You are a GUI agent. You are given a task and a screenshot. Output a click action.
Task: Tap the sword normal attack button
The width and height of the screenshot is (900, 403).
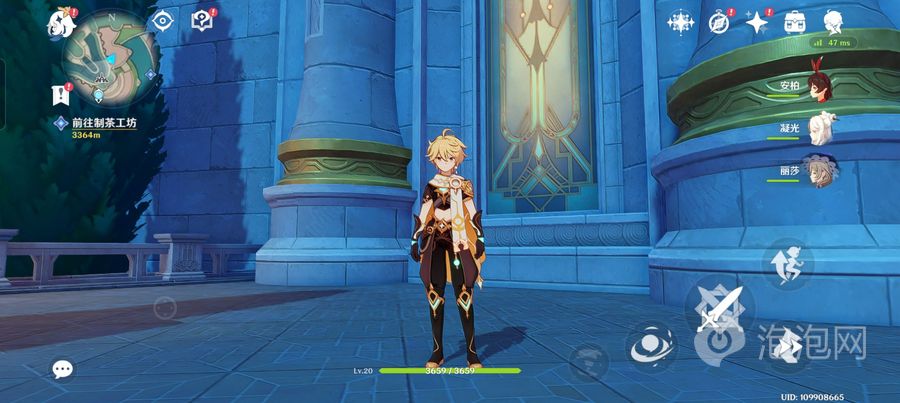[720, 308]
